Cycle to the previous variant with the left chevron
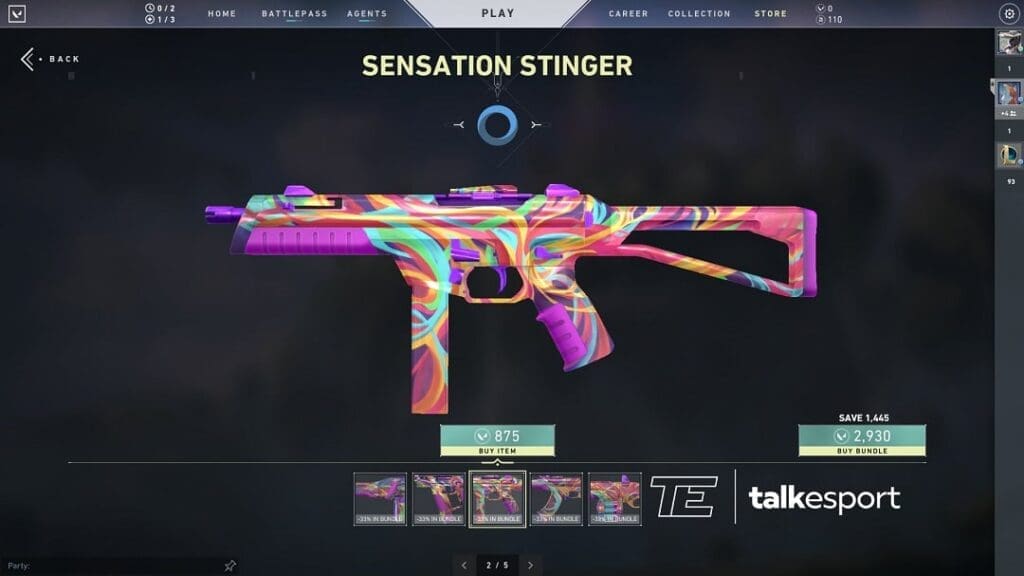Viewport: 1024px width, 576px height. [x=458, y=124]
